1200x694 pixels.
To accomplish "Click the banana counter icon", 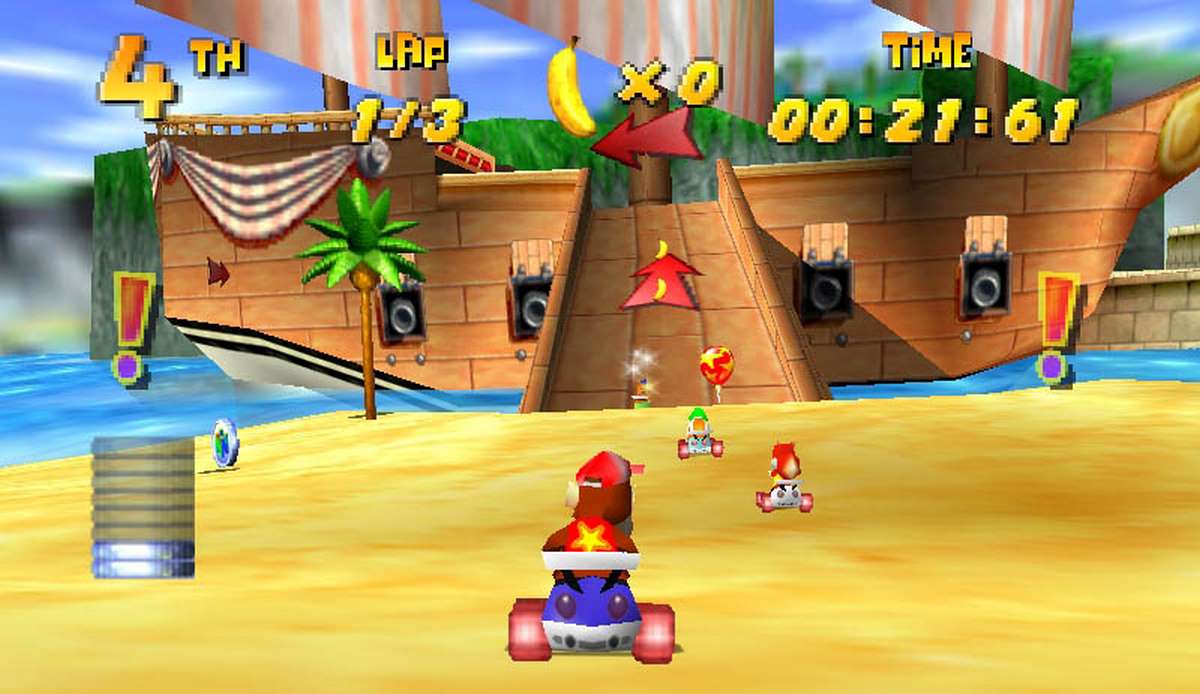I will click(x=571, y=88).
